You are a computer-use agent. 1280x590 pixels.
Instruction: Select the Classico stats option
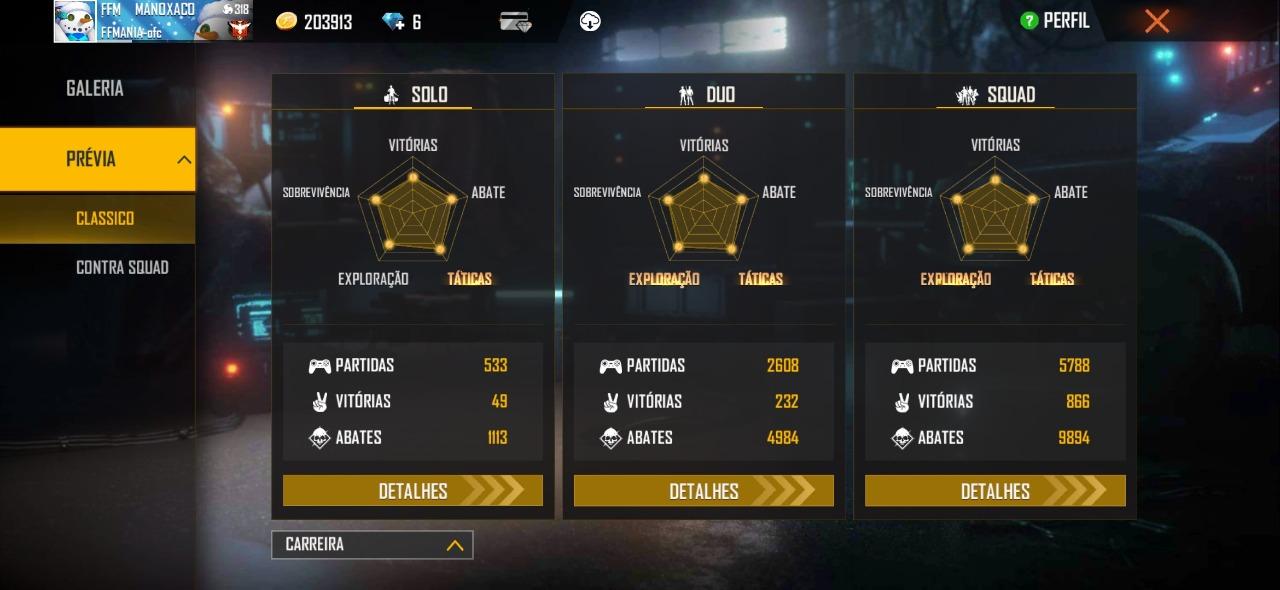pos(105,218)
